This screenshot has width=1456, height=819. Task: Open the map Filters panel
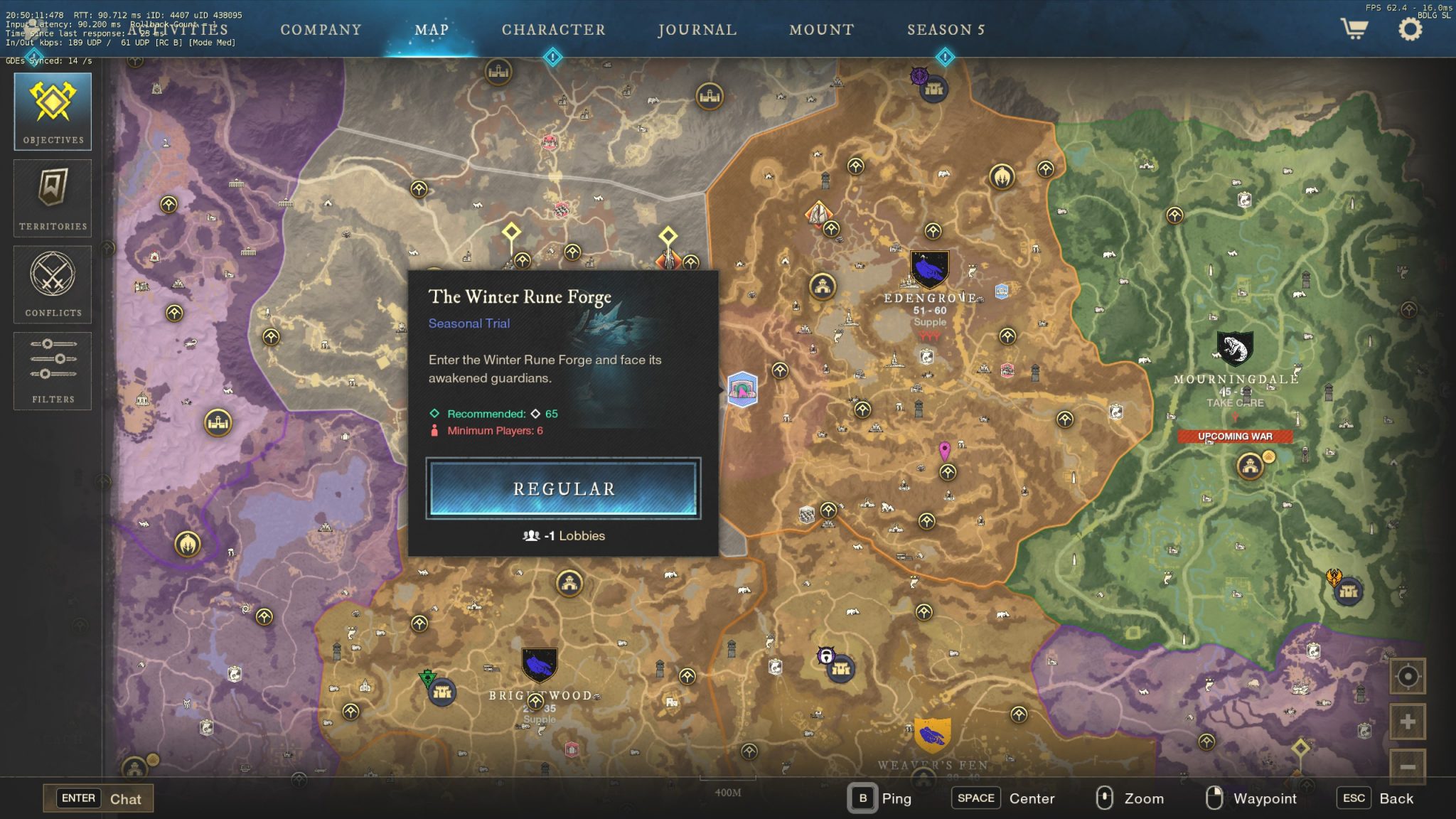tap(52, 370)
